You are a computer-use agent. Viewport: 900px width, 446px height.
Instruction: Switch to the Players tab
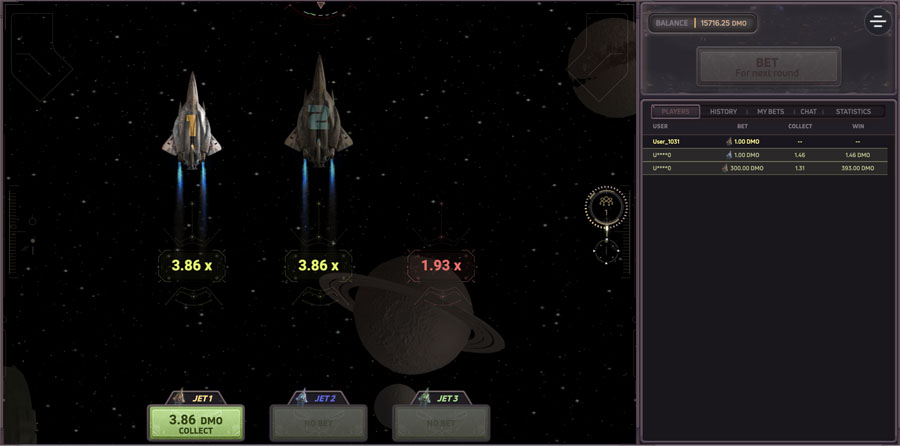pos(677,112)
